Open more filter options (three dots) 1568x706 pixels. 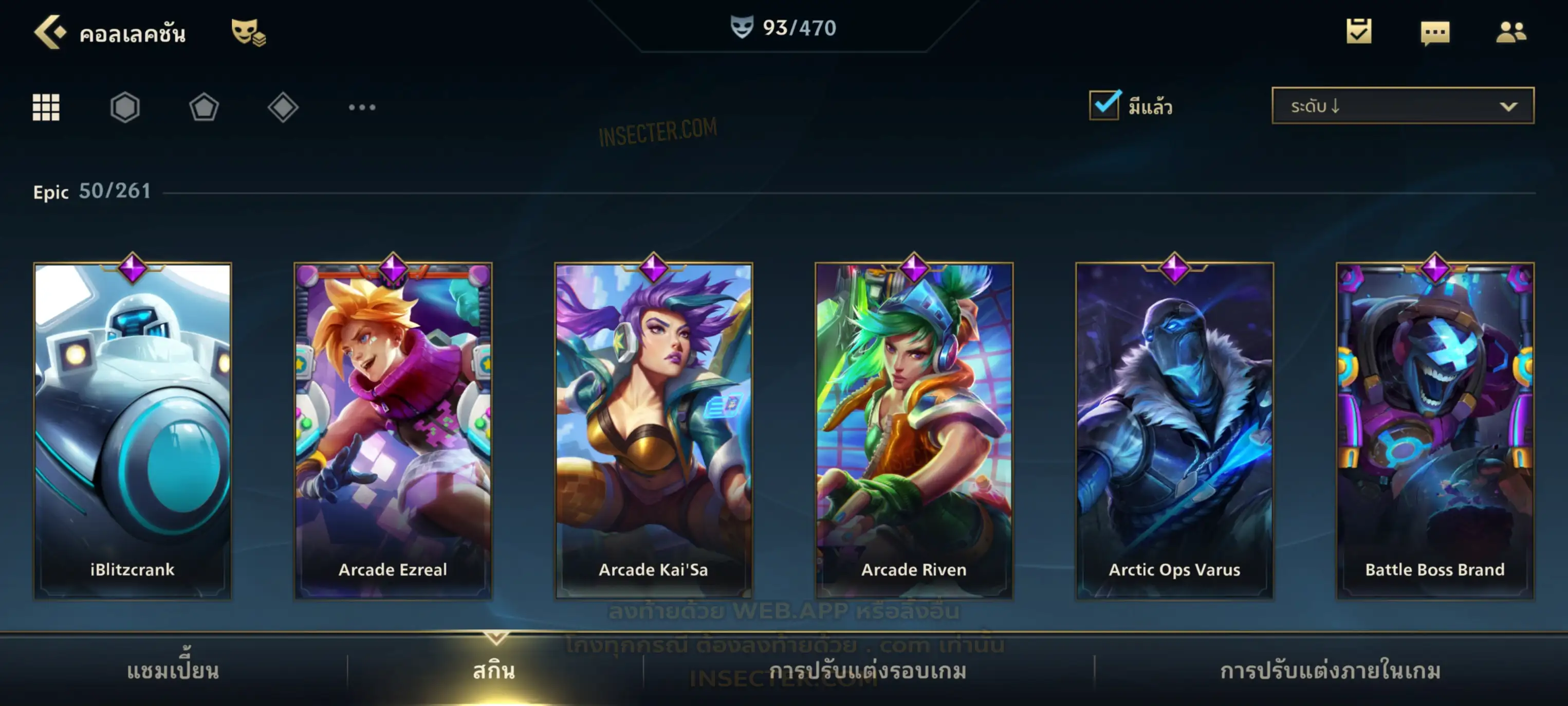[x=362, y=107]
